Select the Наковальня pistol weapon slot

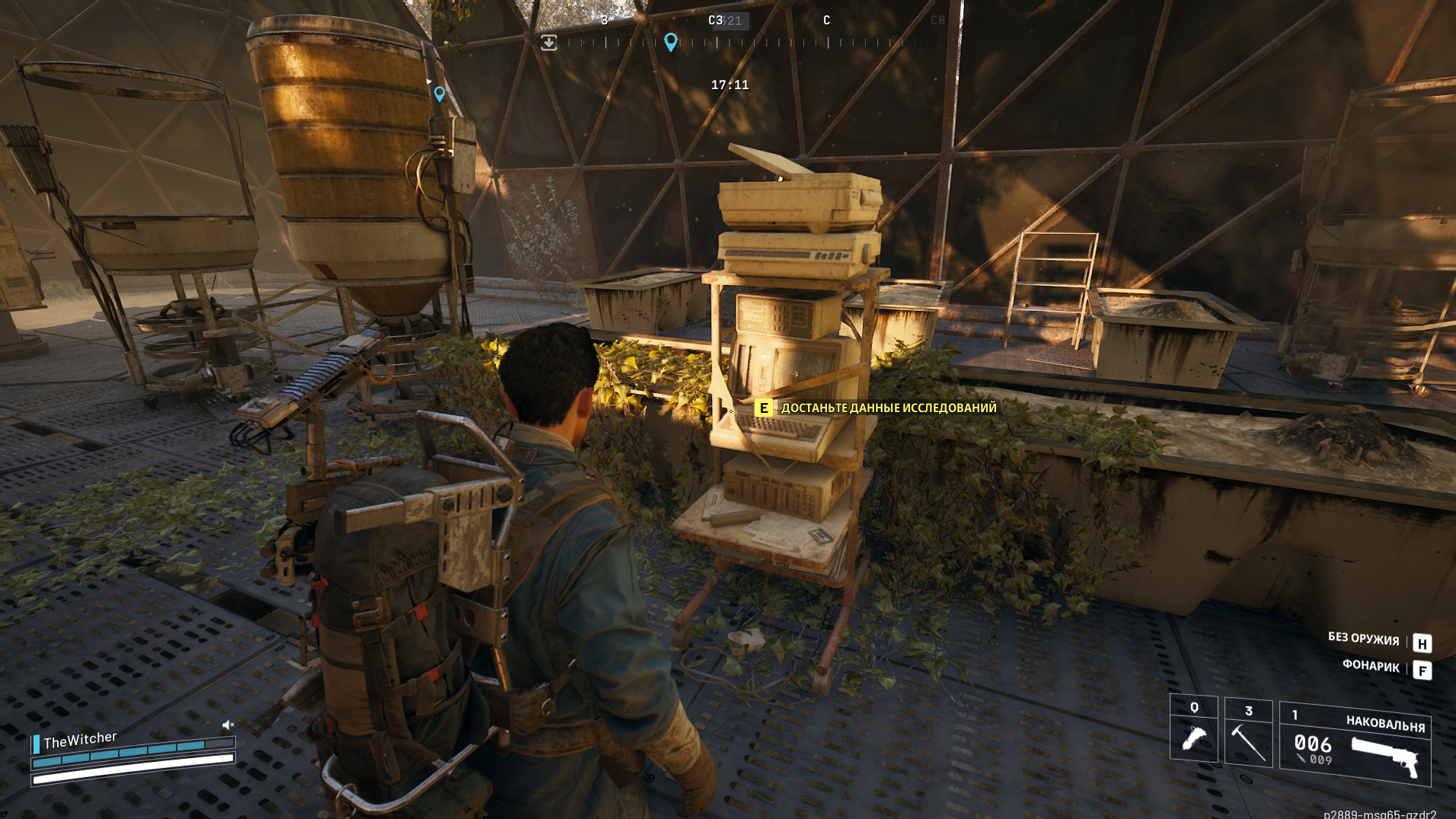[1355, 744]
